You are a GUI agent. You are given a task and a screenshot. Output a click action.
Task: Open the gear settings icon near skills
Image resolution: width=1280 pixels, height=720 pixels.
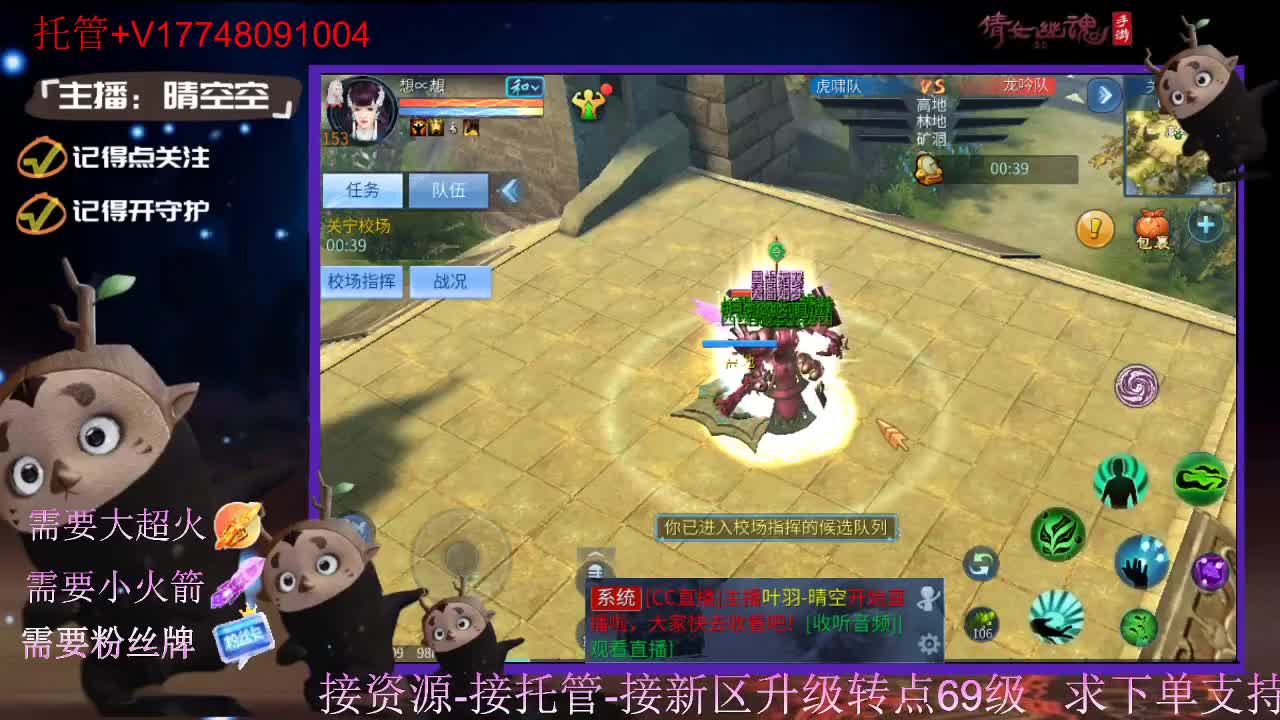(928, 642)
